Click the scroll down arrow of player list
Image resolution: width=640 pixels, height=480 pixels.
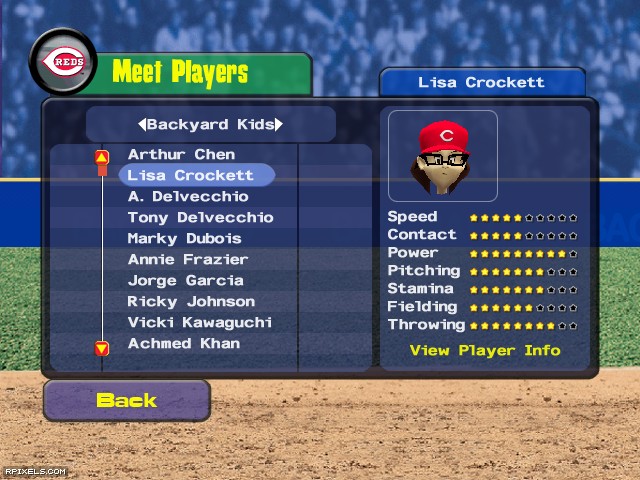(102, 348)
